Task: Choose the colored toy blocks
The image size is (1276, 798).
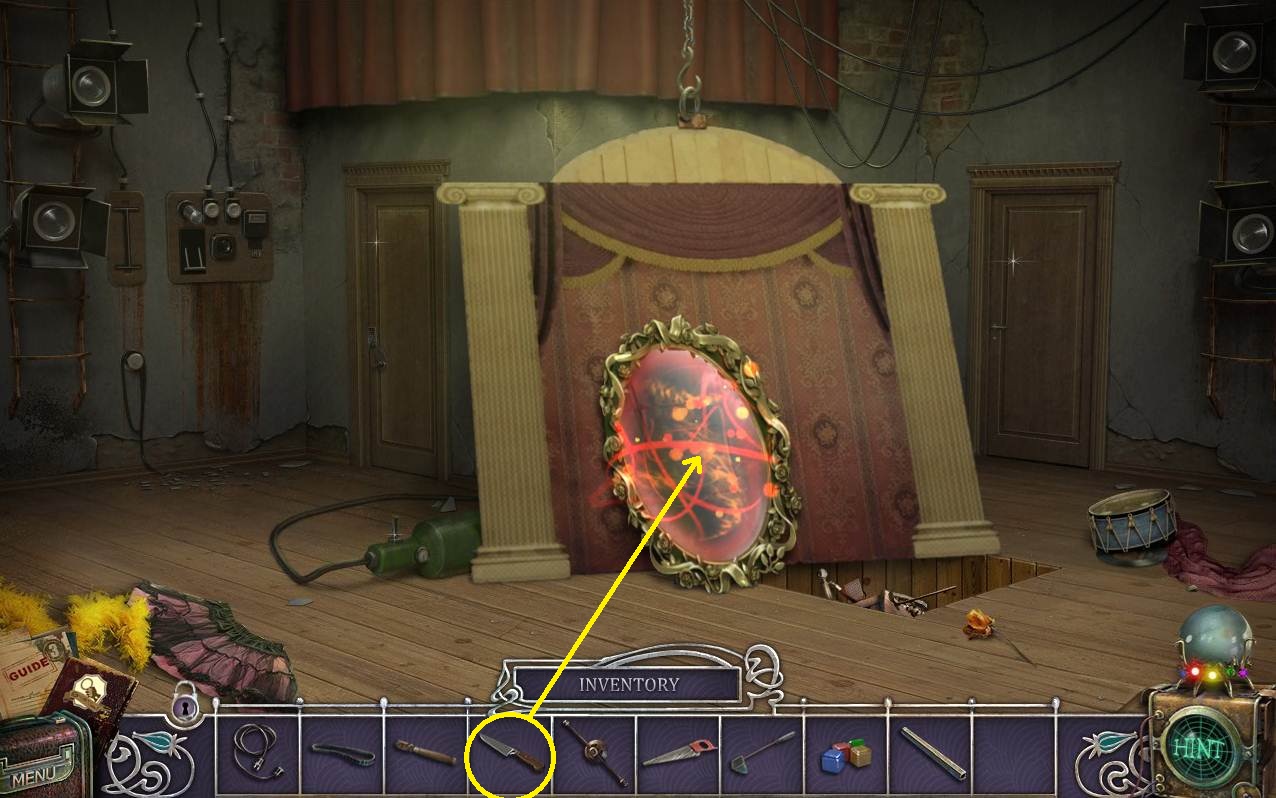Action: click(x=846, y=754)
